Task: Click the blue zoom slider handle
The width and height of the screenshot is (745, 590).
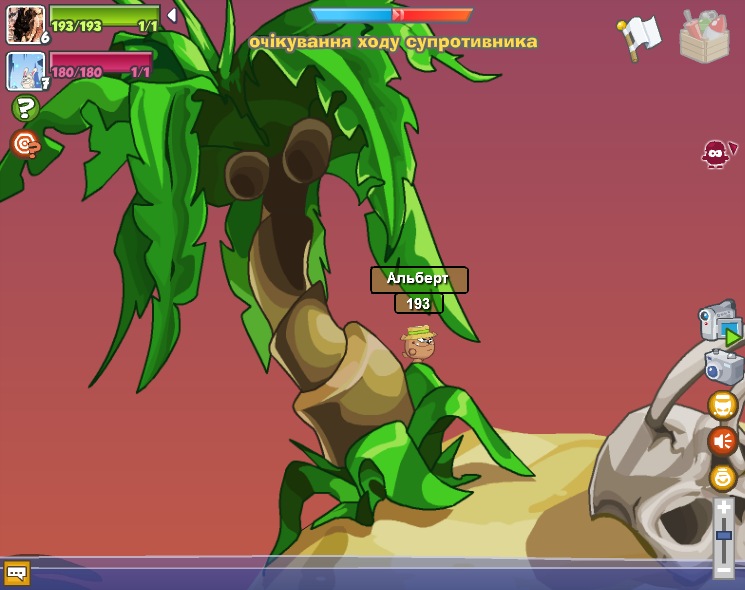Action: [x=723, y=535]
